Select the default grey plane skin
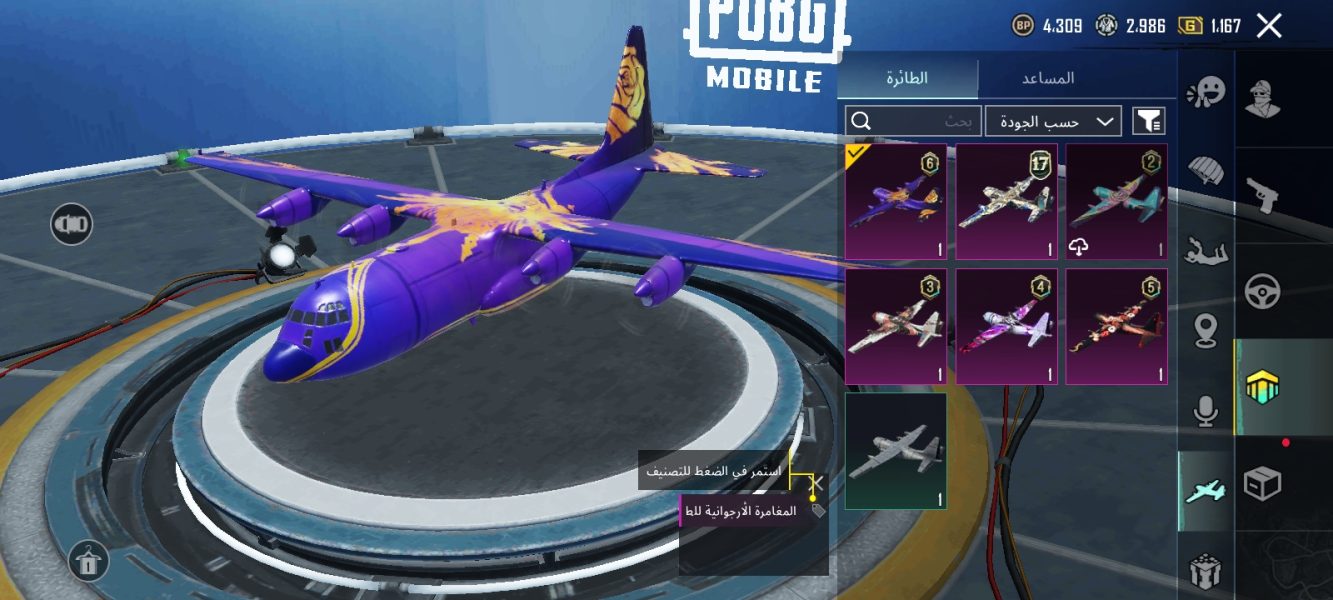Screen dimensions: 1333x600 coord(896,451)
